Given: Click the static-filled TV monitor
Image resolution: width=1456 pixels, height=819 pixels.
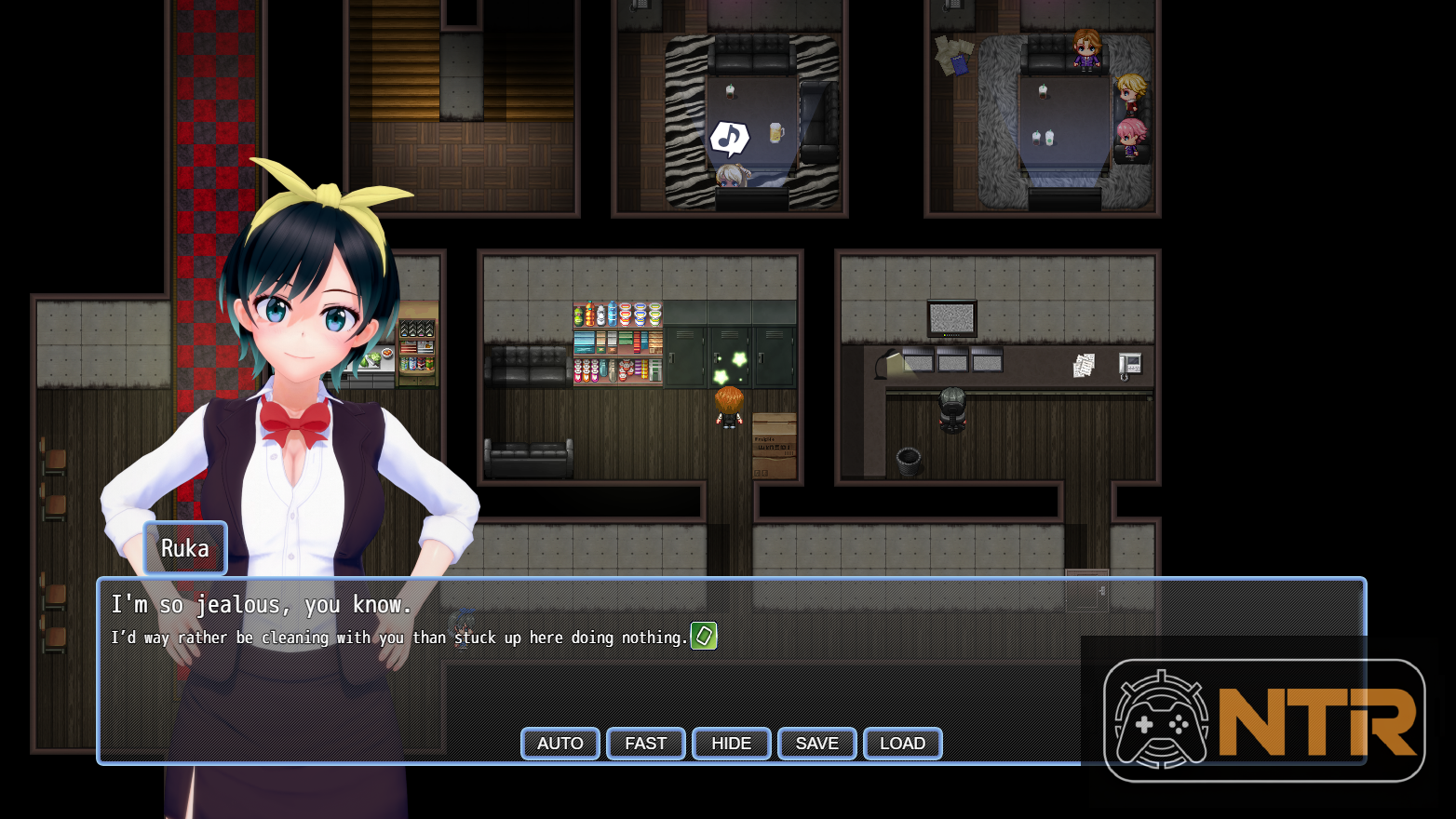Looking at the screenshot, I should pyautogui.click(x=952, y=316).
